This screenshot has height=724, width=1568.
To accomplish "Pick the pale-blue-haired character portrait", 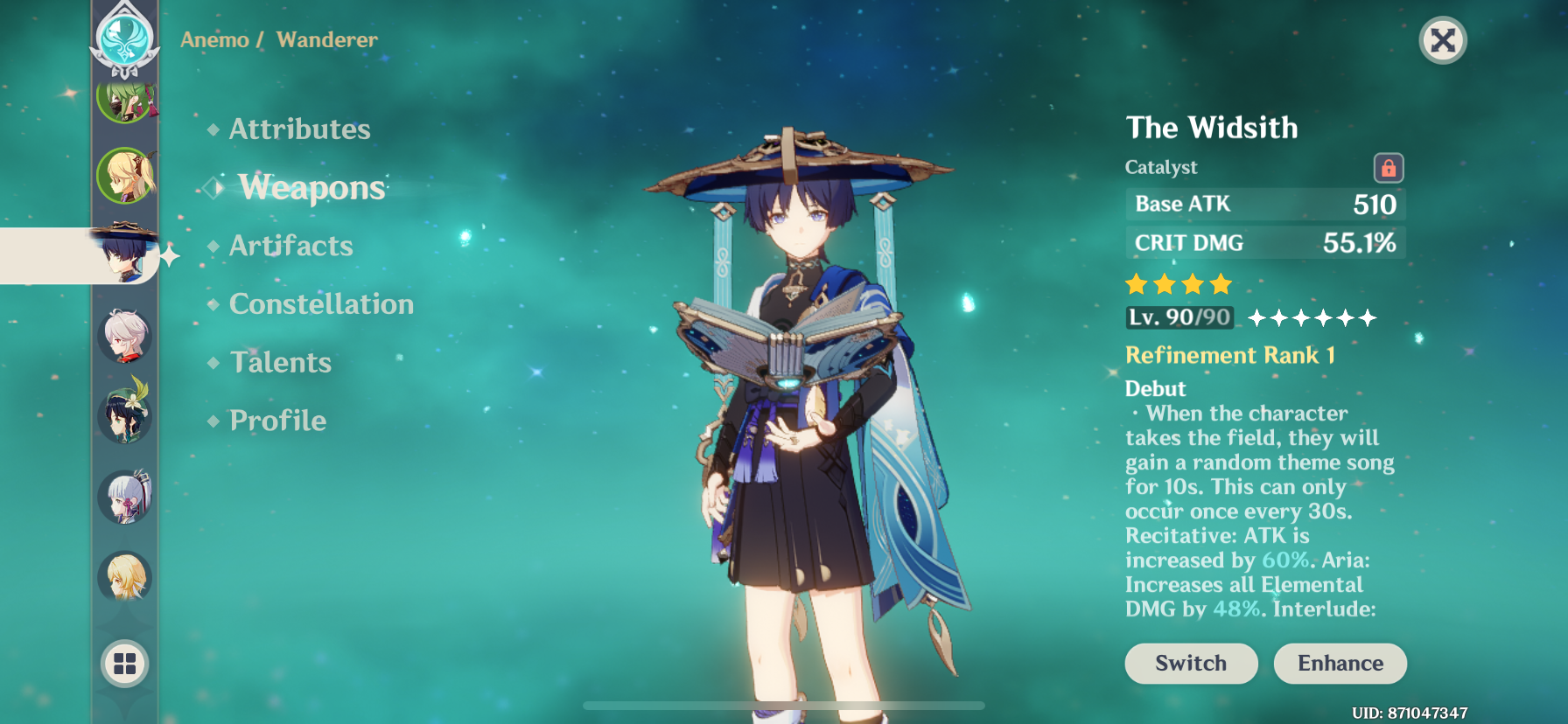I will [125, 497].
